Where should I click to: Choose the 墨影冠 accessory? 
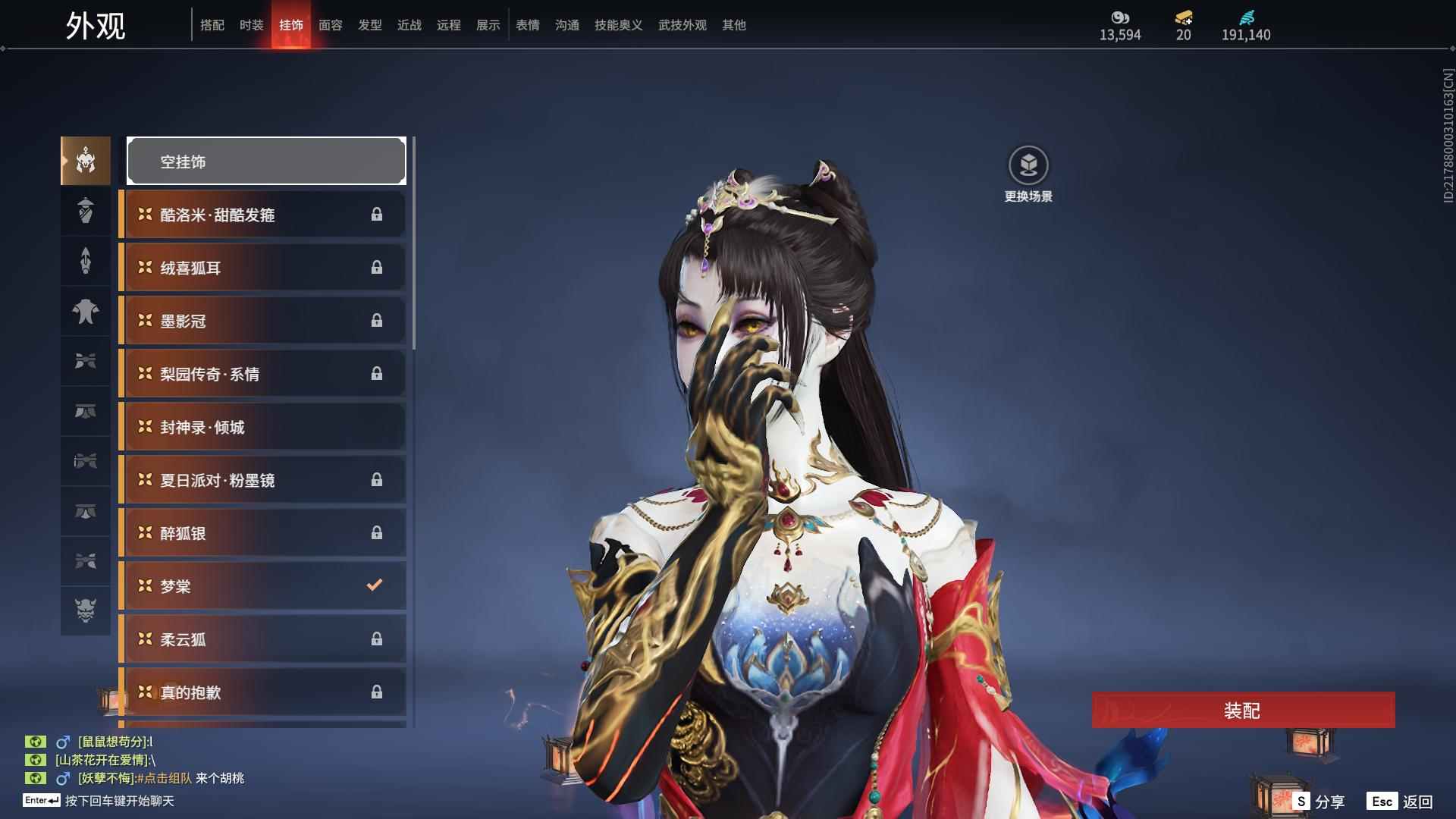click(x=262, y=321)
